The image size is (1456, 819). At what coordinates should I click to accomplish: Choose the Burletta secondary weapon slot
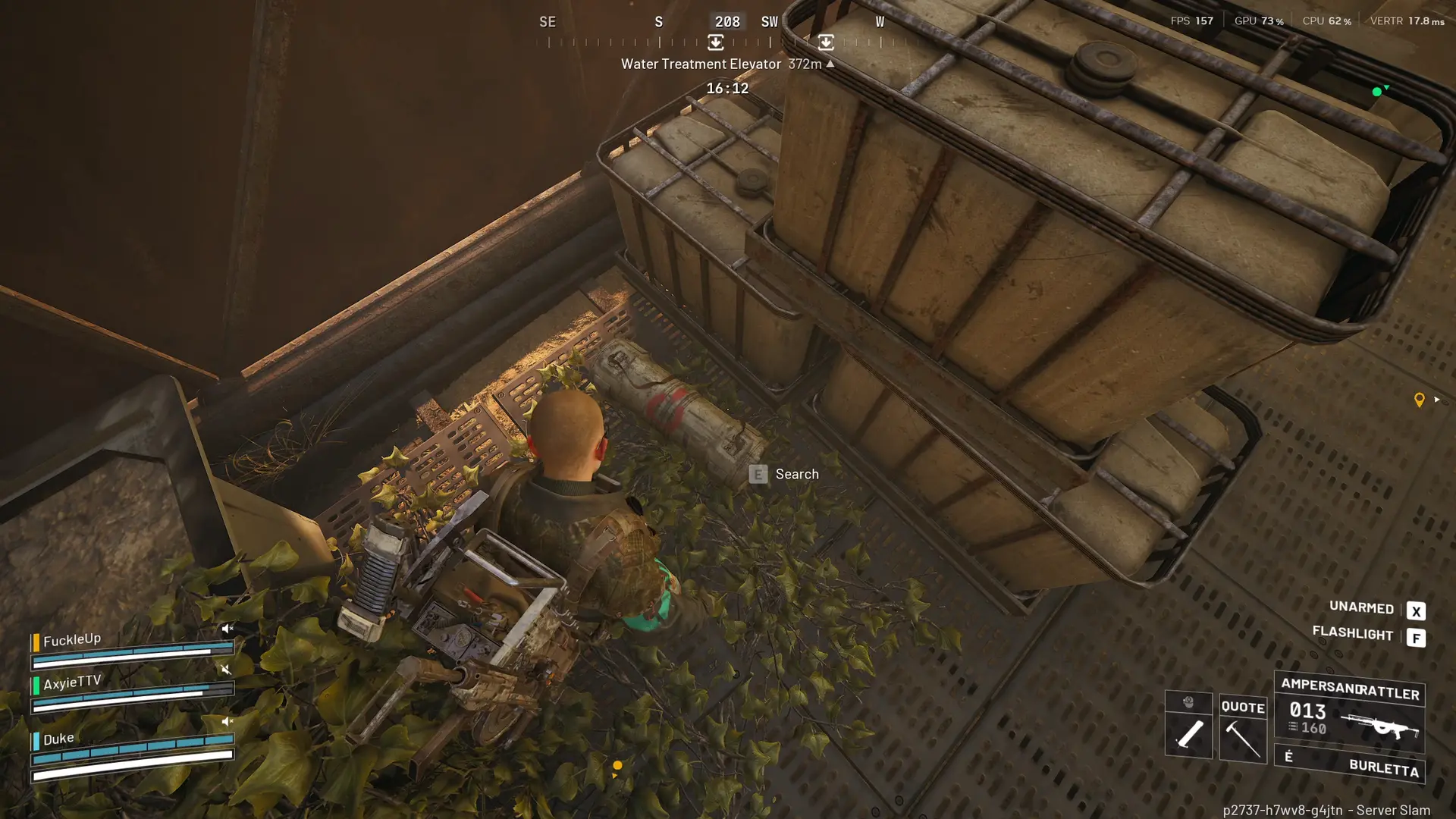pyautogui.click(x=1350, y=765)
